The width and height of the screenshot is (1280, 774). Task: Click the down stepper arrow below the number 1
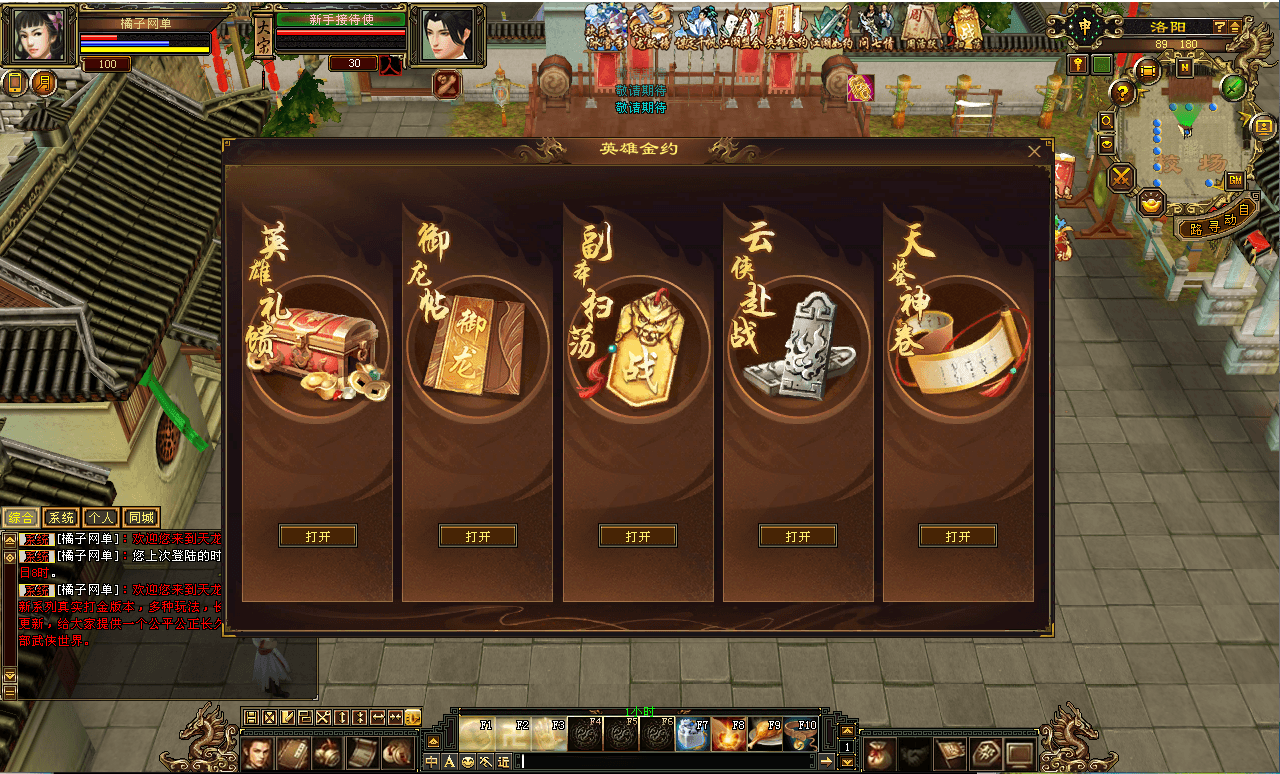point(847,762)
